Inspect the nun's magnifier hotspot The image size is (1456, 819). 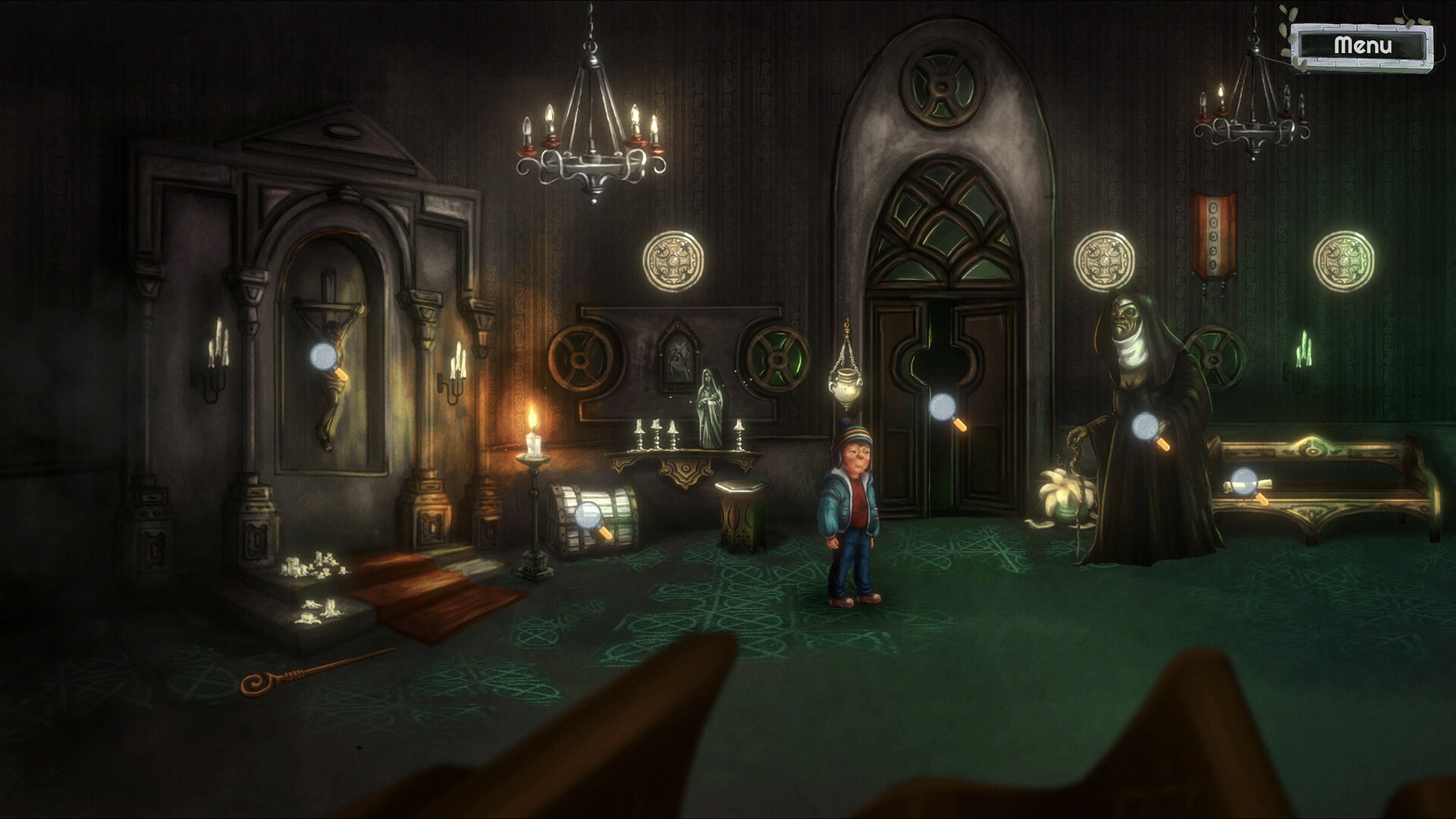pos(1145,427)
